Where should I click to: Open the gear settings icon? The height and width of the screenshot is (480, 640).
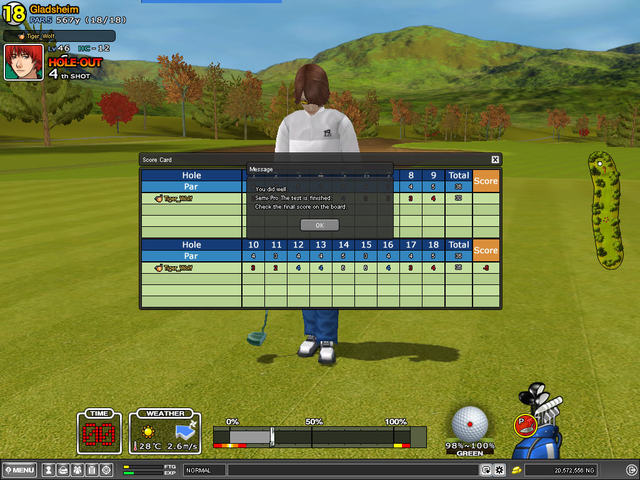pos(500,469)
